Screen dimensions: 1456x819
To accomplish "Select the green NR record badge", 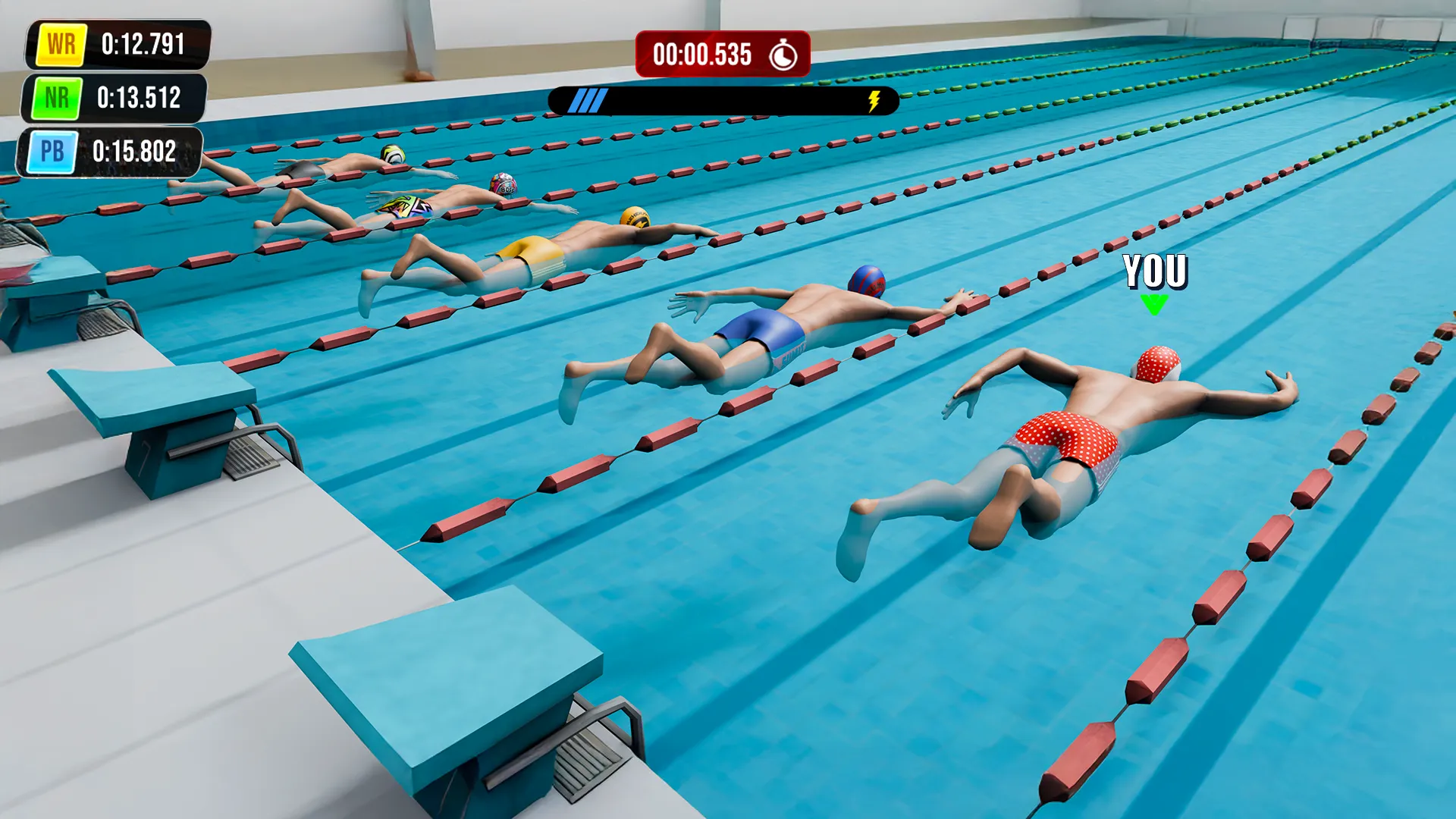I will (x=57, y=96).
